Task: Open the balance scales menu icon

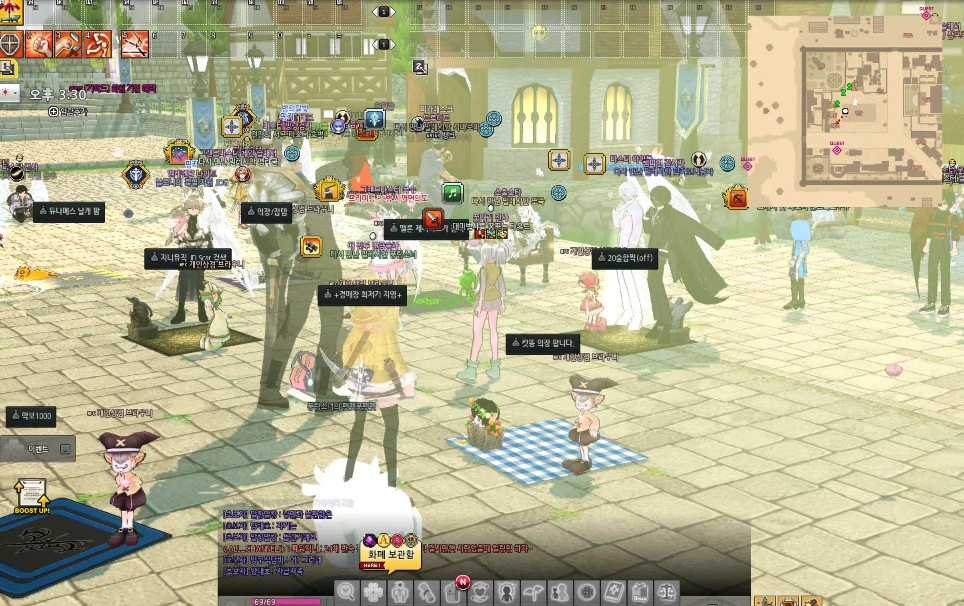Action: [665, 592]
